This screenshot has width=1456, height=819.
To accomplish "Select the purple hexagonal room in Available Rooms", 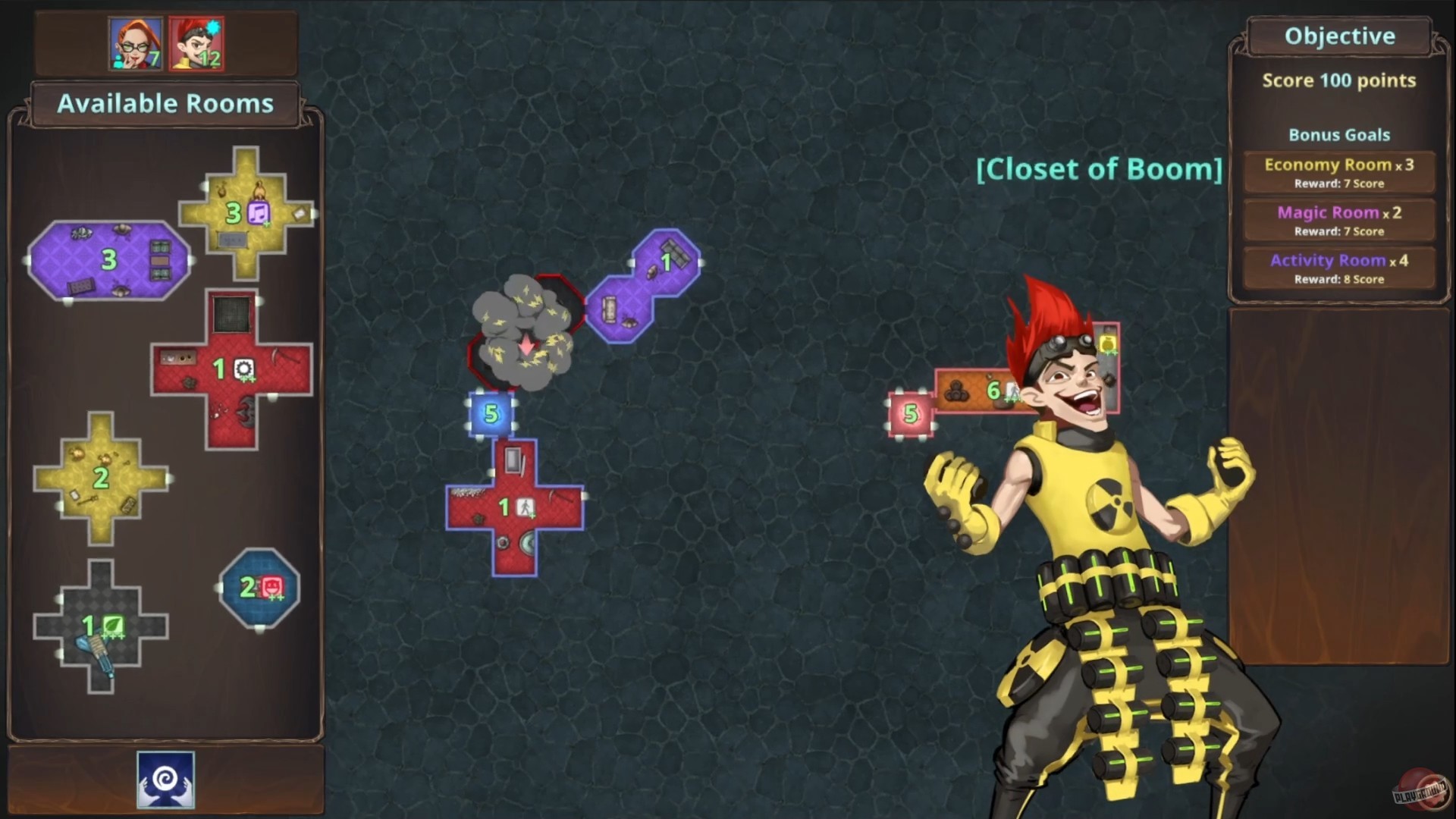I will pyautogui.click(x=108, y=260).
